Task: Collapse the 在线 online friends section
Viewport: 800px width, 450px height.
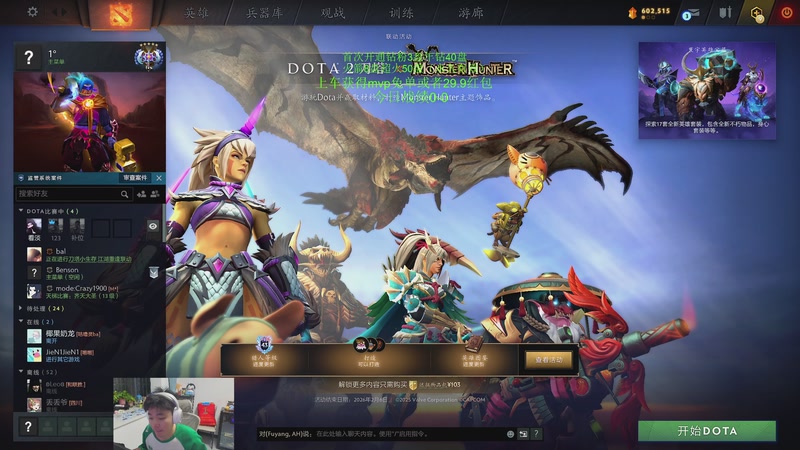Action: (x=23, y=322)
